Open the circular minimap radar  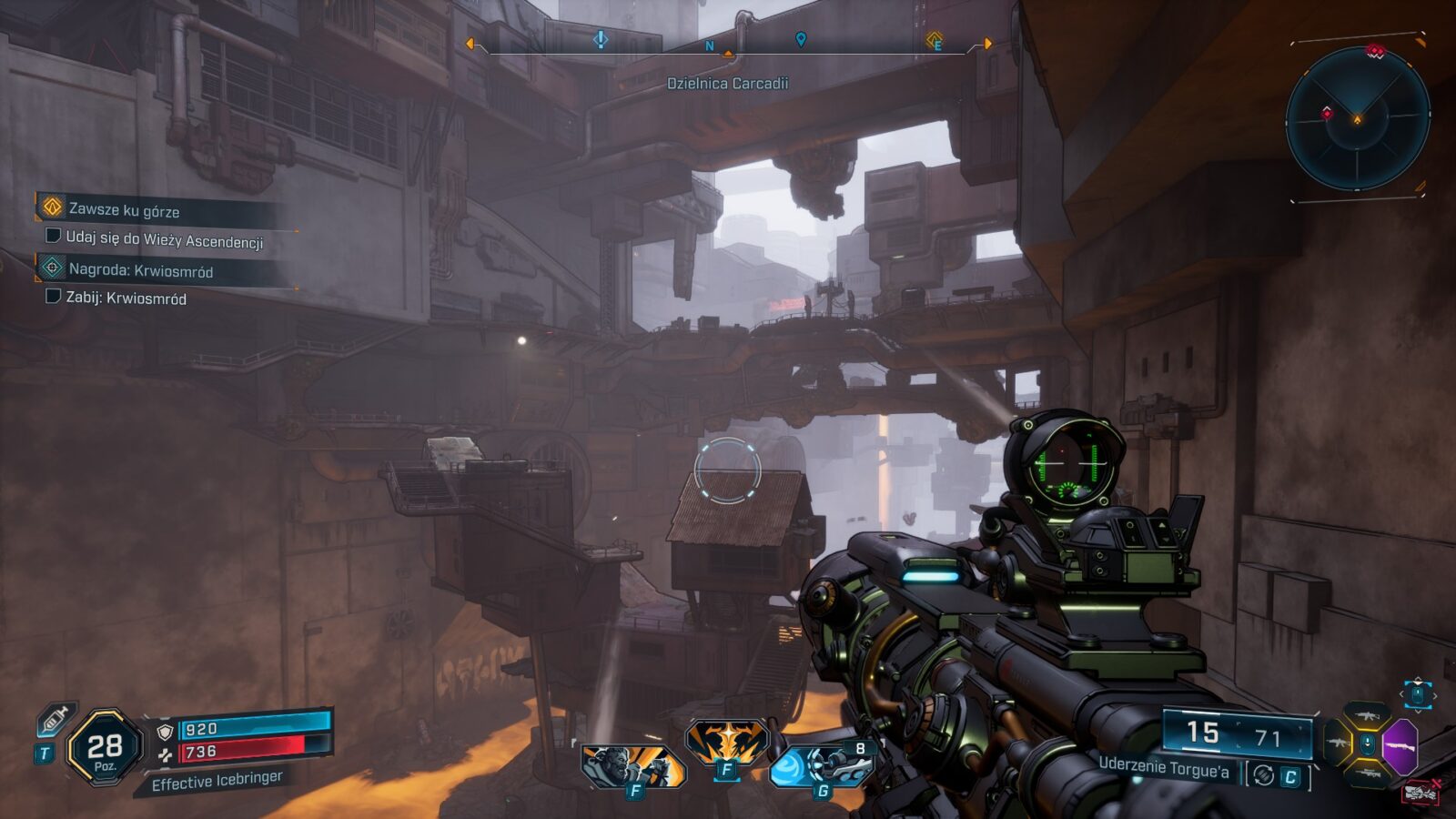click(x=1357, y=118)
